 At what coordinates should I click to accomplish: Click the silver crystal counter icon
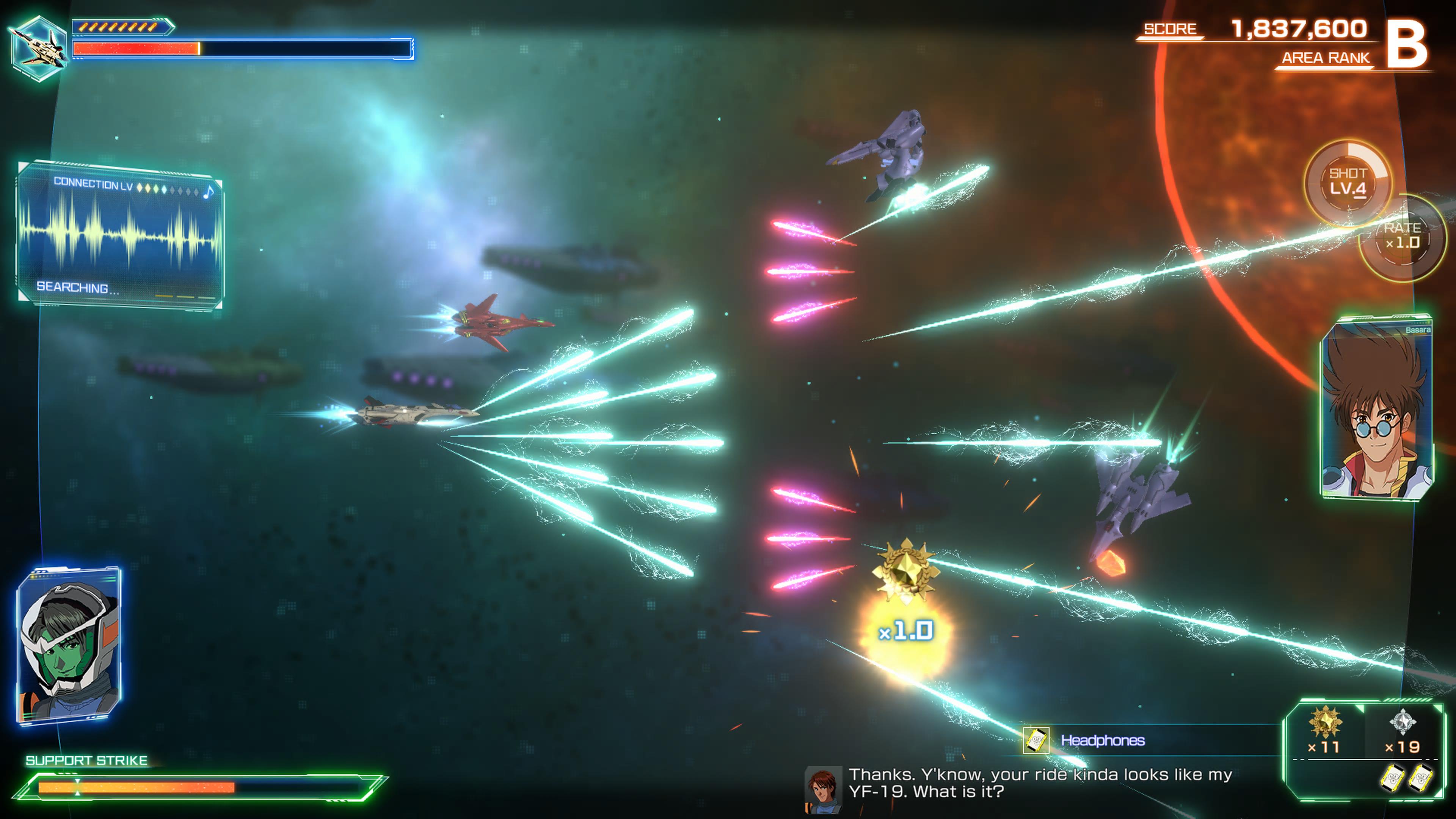[1402, 722]
